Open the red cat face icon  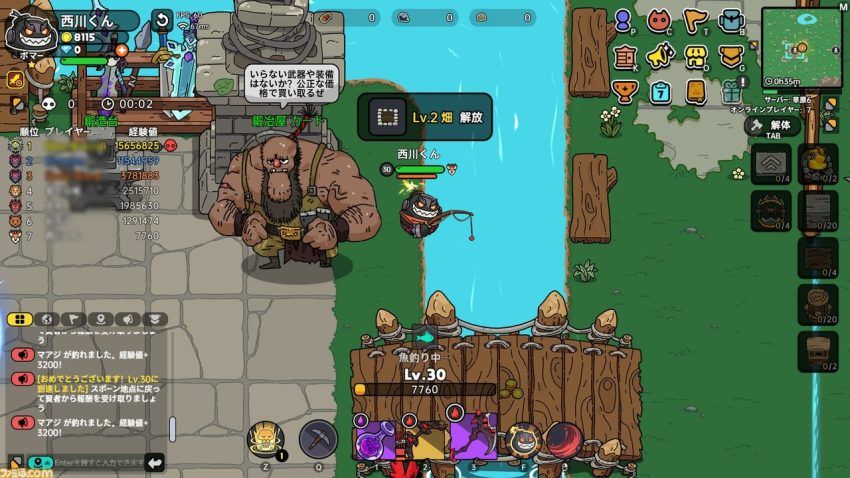pyautogui.click(x=659, y=20)
